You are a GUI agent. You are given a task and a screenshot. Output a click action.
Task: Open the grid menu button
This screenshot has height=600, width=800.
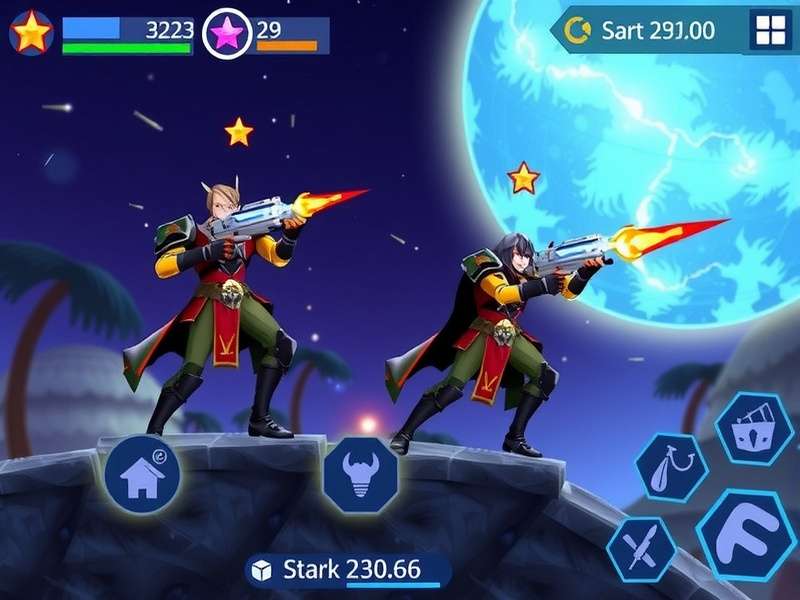770,32
